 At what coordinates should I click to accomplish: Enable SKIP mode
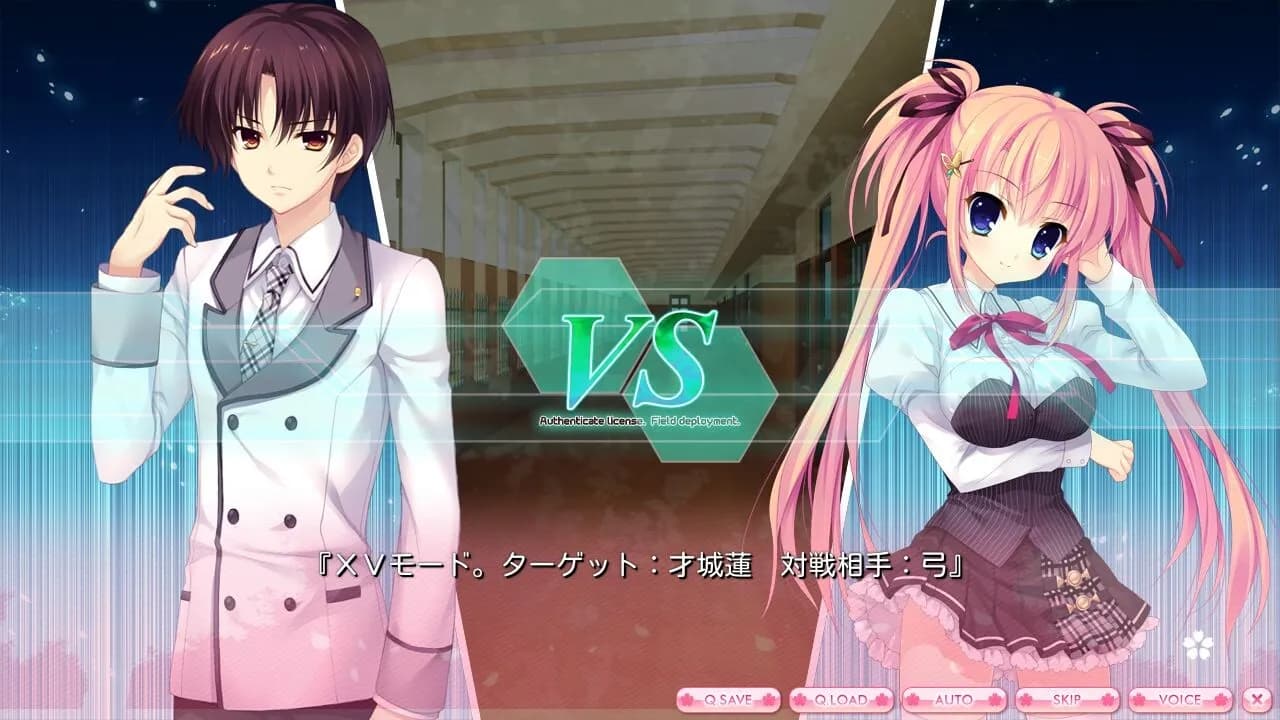pyautogui.click(x=1069, y=701)
